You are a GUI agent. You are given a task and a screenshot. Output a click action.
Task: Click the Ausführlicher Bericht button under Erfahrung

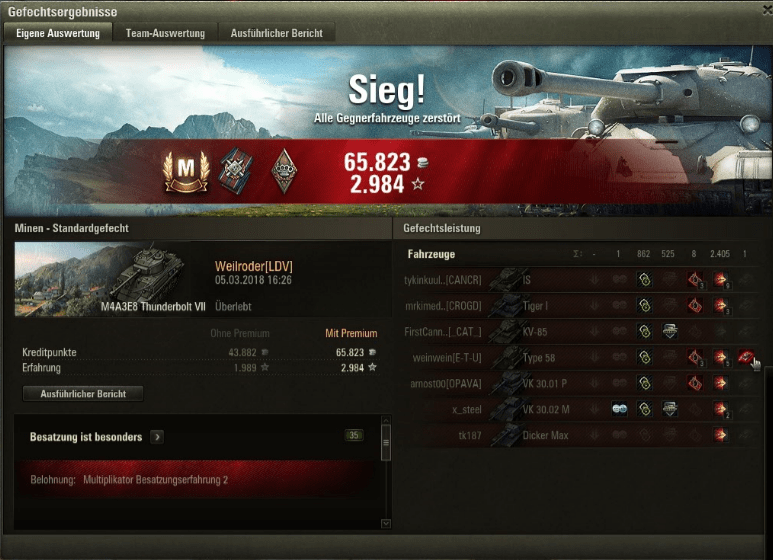pyautogui.click(x=82, y=393)
